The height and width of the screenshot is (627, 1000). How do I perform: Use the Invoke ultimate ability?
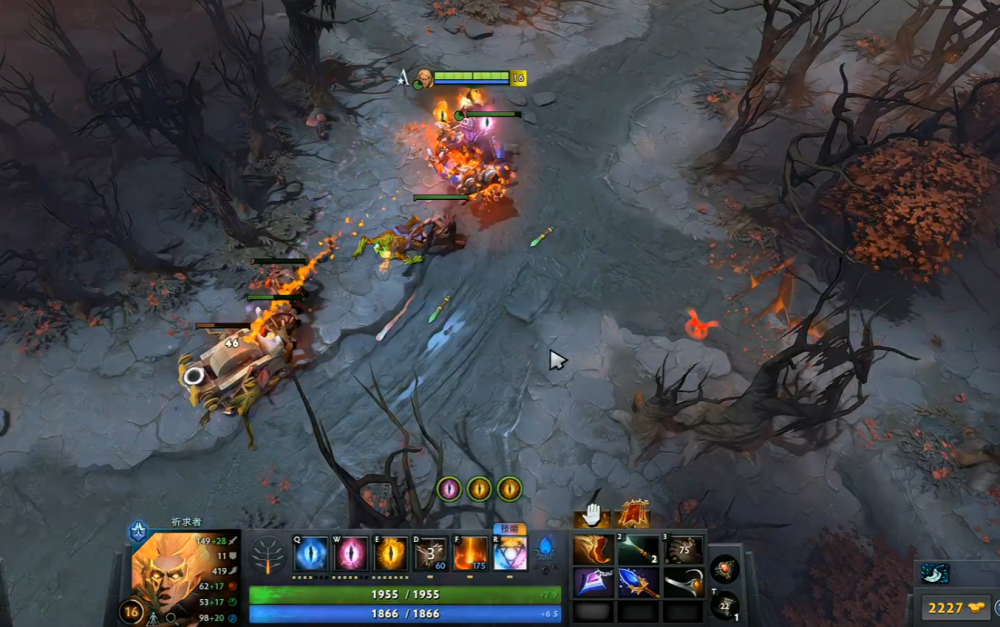(510, 553)
